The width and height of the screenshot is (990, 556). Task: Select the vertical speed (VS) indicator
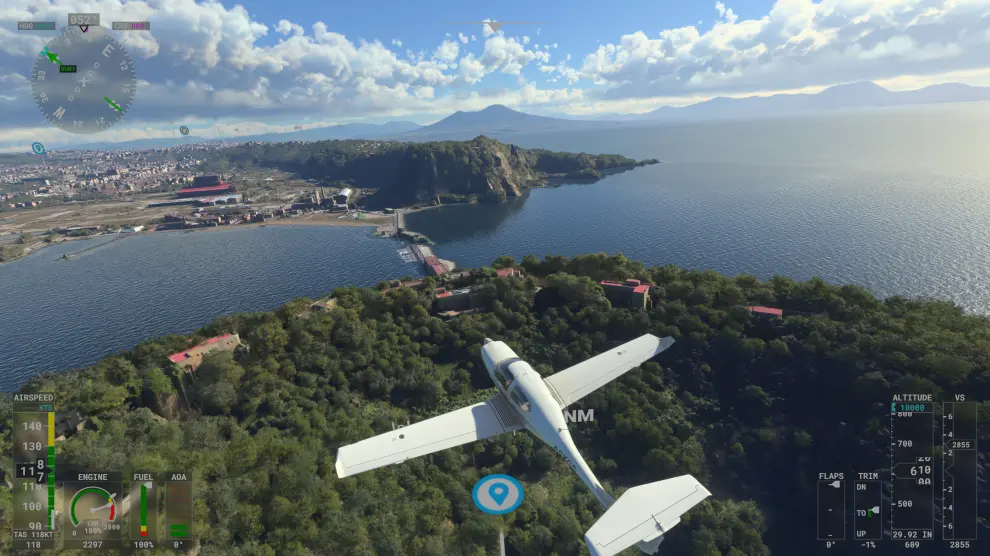(x=960, y=470)
